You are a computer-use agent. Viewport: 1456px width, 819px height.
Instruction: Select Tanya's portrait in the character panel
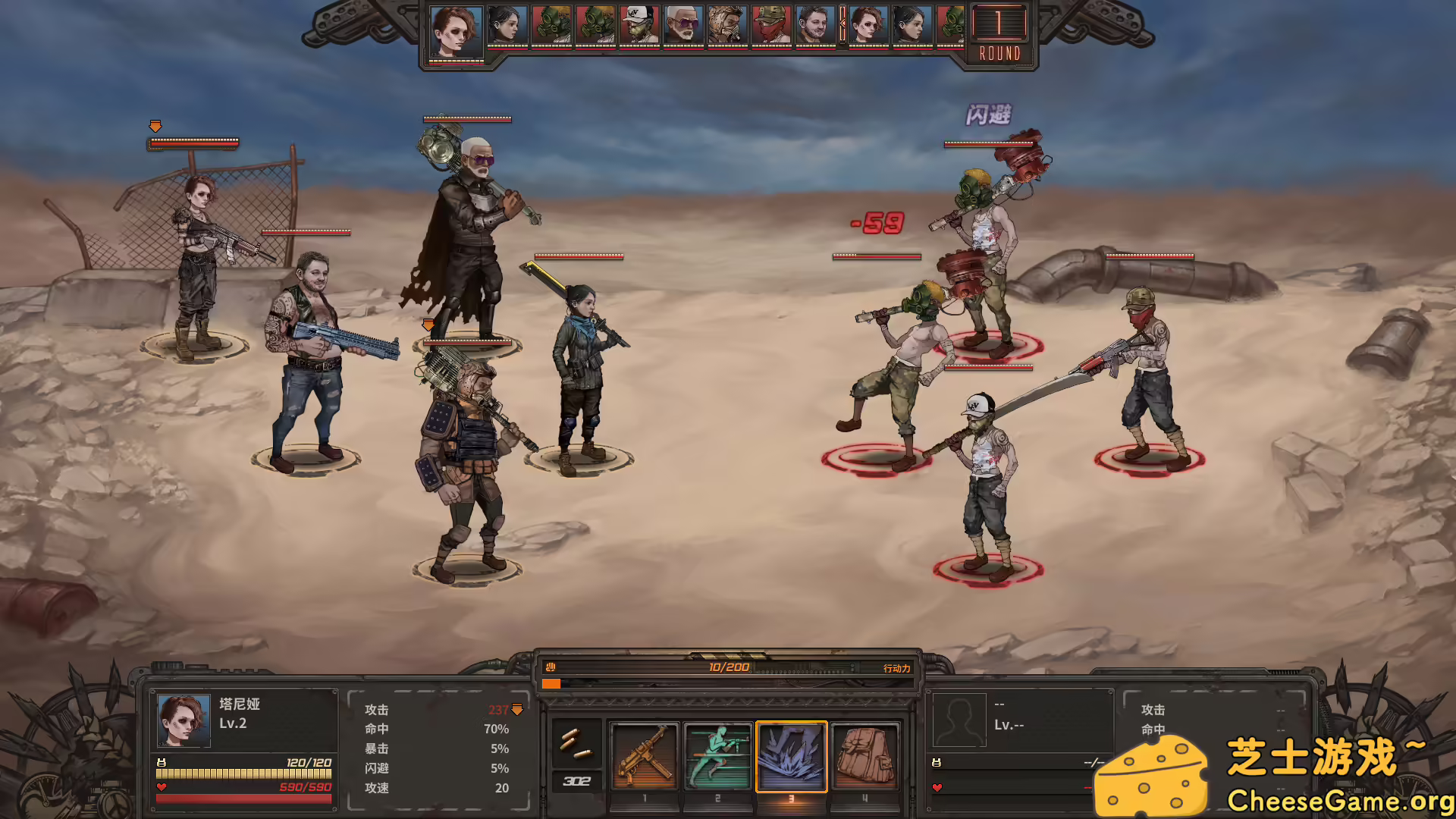point(184,720)
